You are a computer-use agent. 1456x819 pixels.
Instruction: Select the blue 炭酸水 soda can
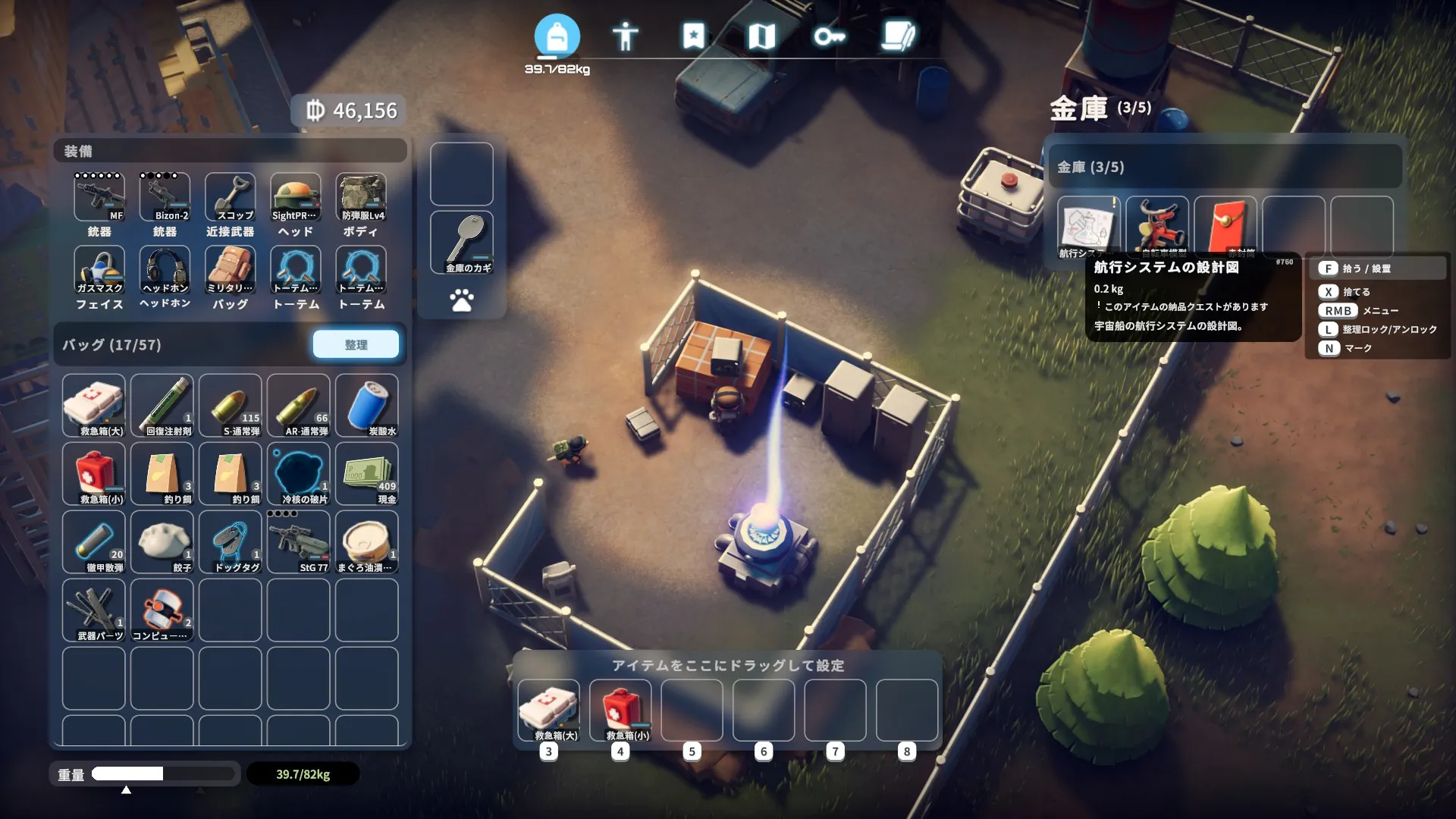pyautogui.click(x=367, y=405)
